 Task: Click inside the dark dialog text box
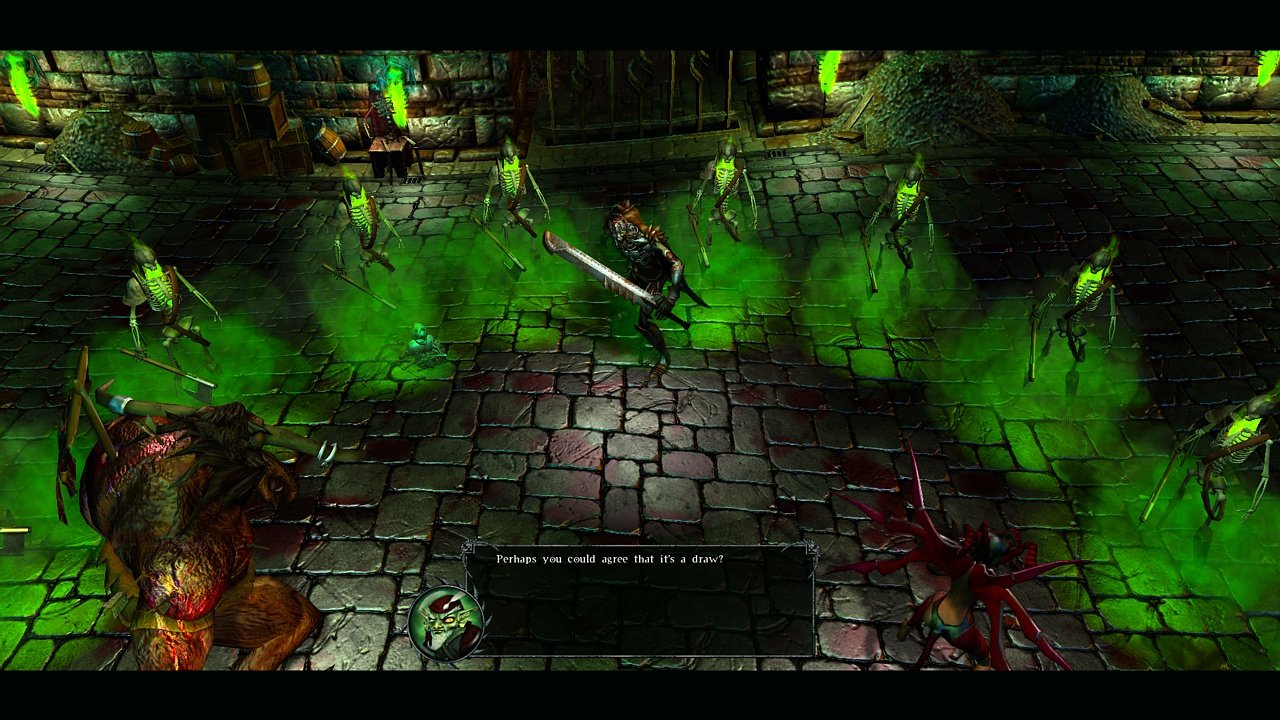pyautogui.click(x=640, y=600)
